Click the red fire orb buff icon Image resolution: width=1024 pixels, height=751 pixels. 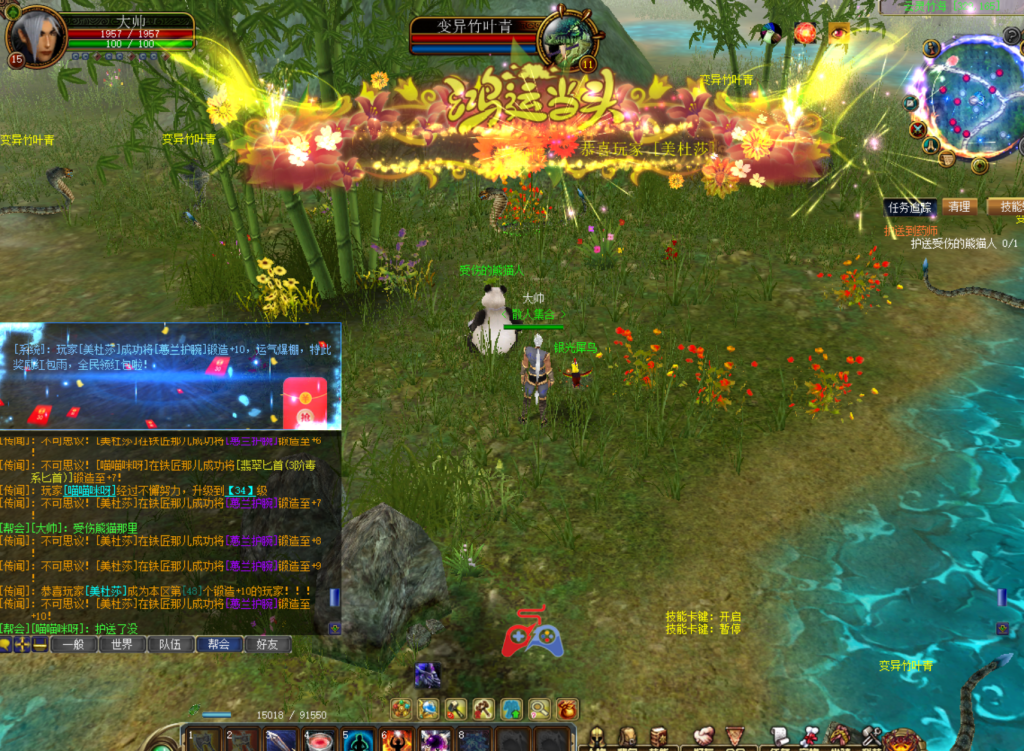pyautogui.click(x=805, y=33)
